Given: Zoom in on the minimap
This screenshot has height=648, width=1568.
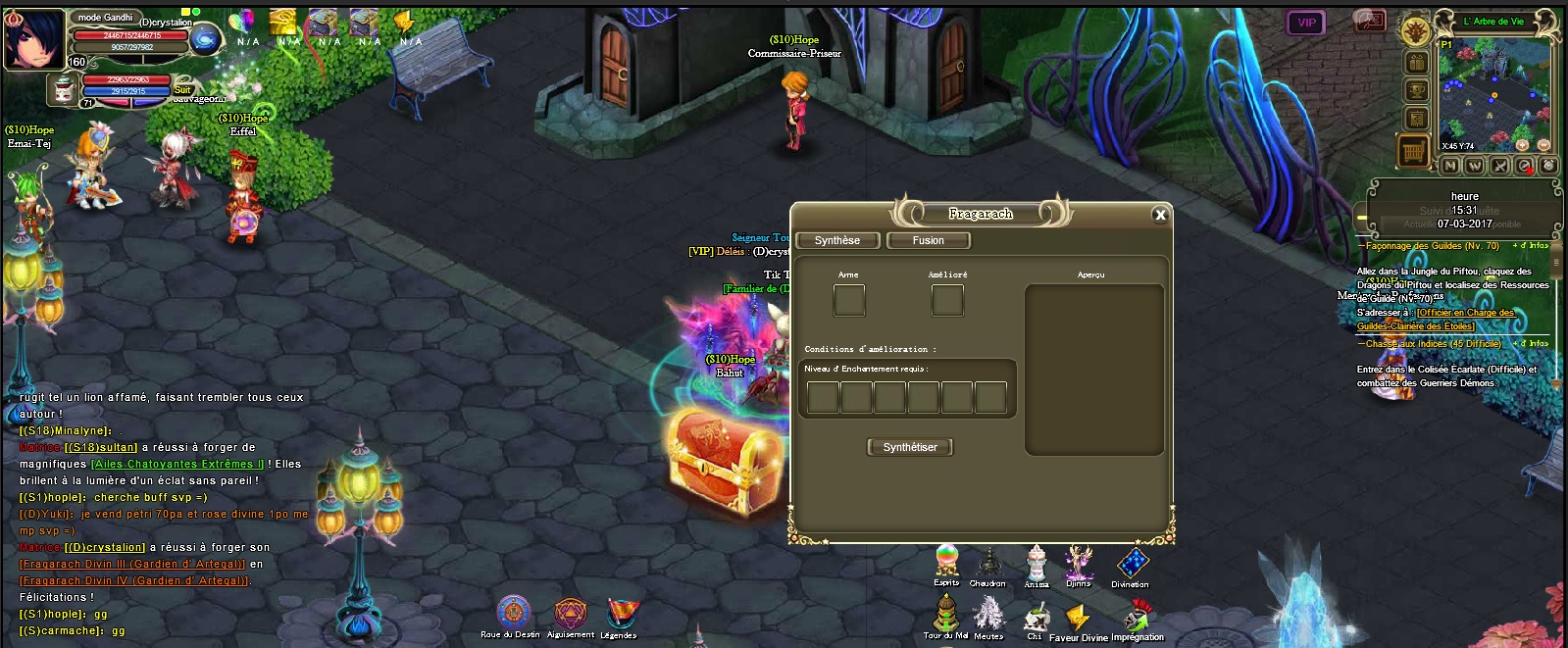Looking at the screenshot, I should pyautogui.click(x=1523, y=144).
